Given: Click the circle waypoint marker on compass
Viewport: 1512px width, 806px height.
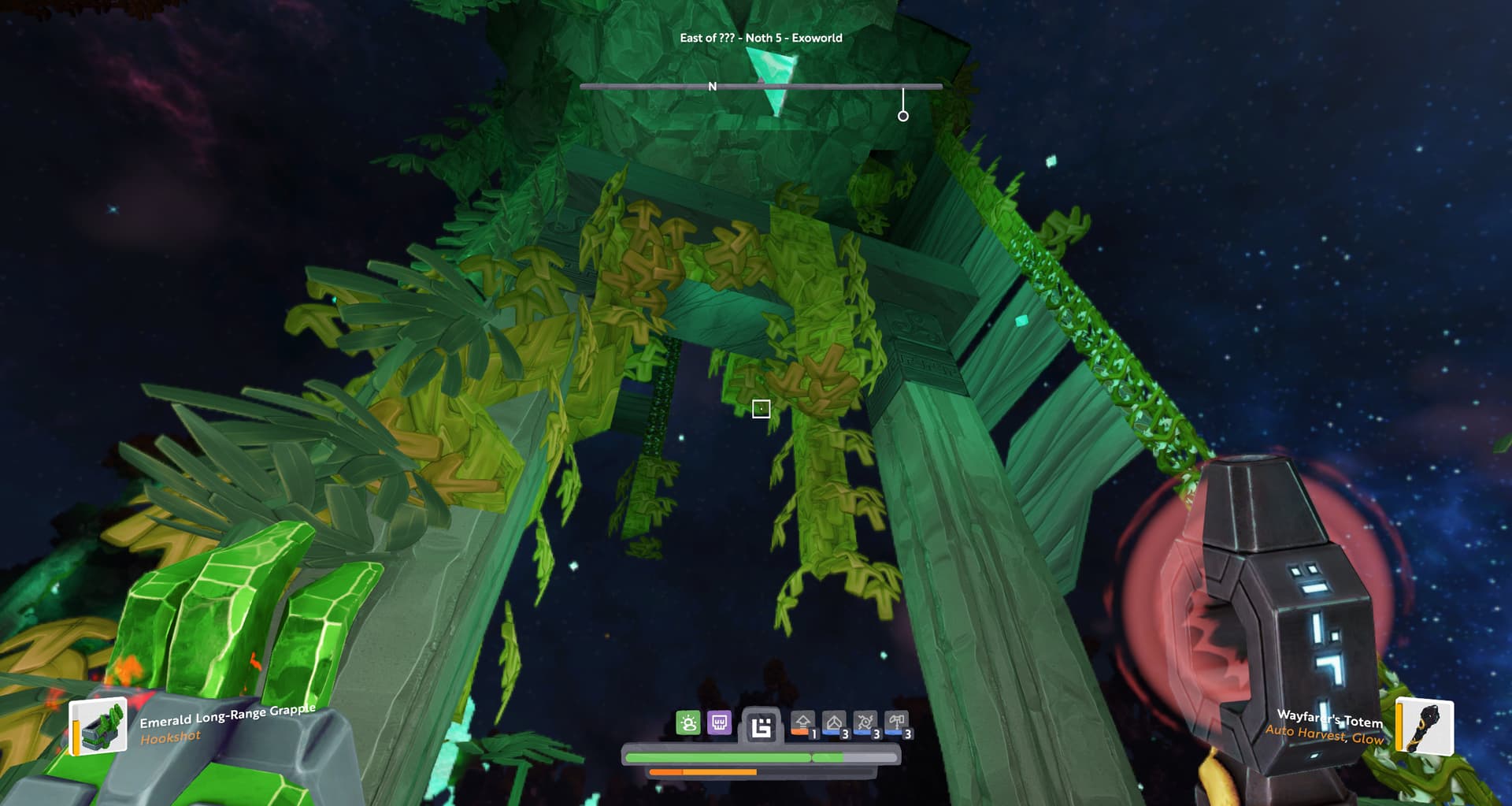Looking at the screenshot, I should (903, 116).
